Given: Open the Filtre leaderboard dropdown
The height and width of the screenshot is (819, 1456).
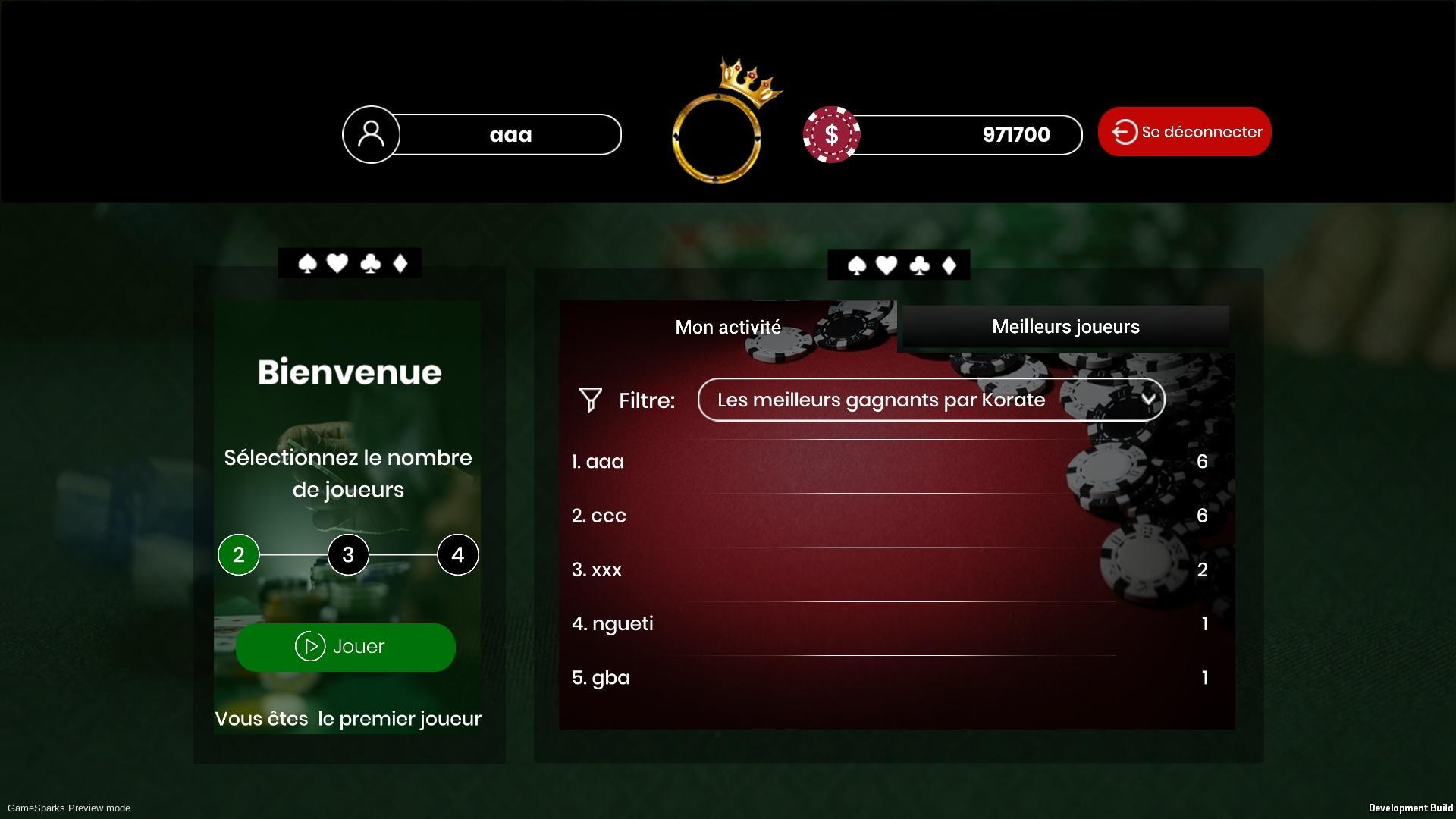Looking at the screenshot, I should pos(930,400).
